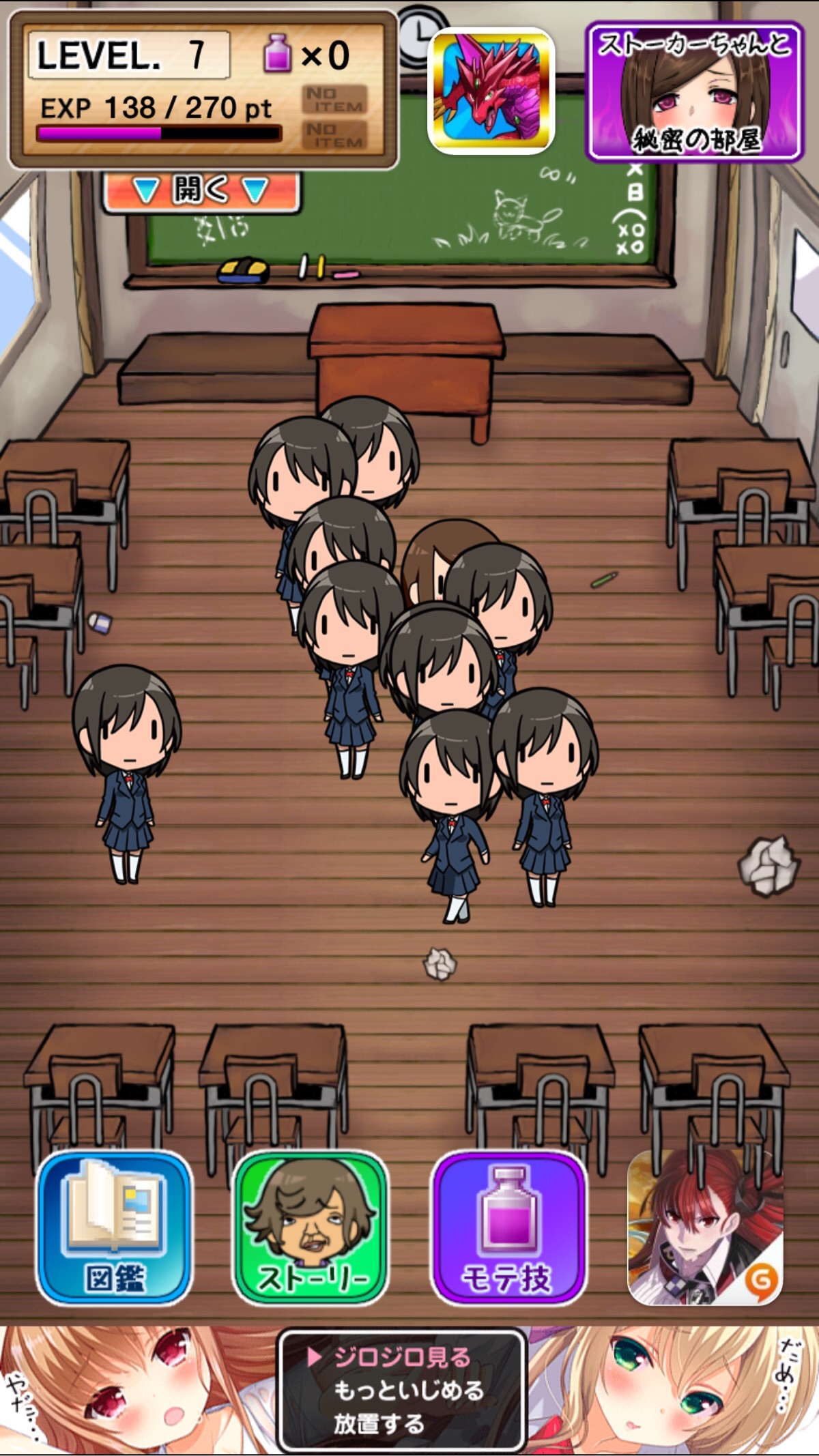819x1456 pixels.
Task: Open the bottom anime girls banner ad
Action: click(403, 1391)
